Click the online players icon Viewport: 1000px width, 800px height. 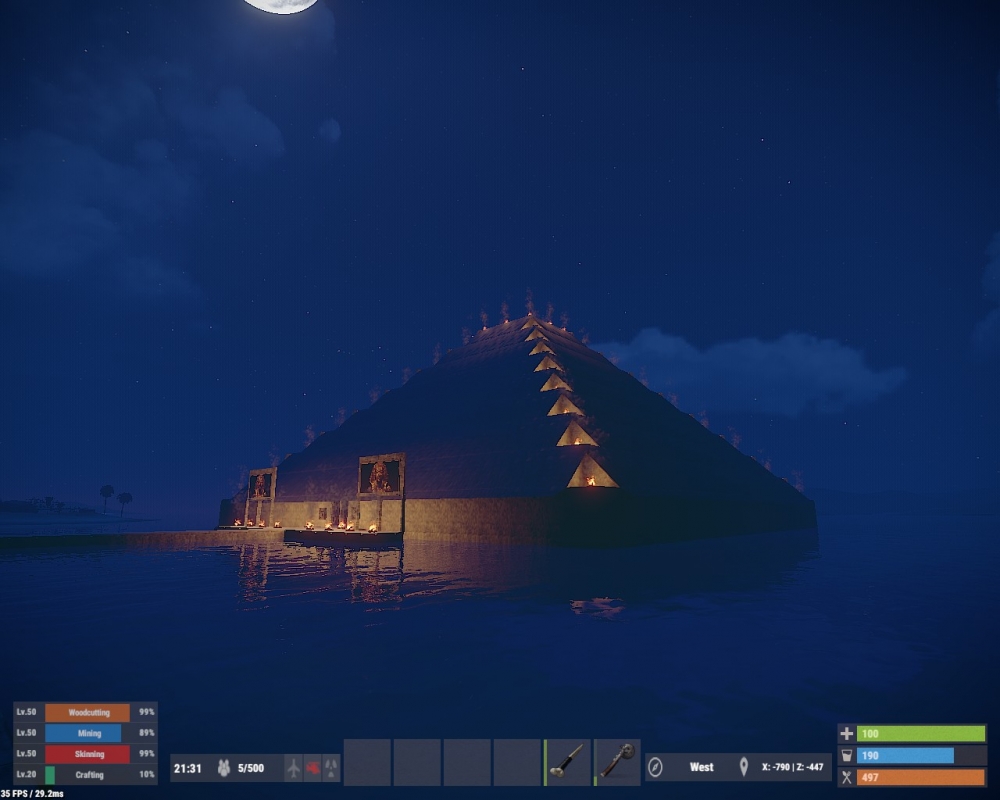tap(224, 768)
